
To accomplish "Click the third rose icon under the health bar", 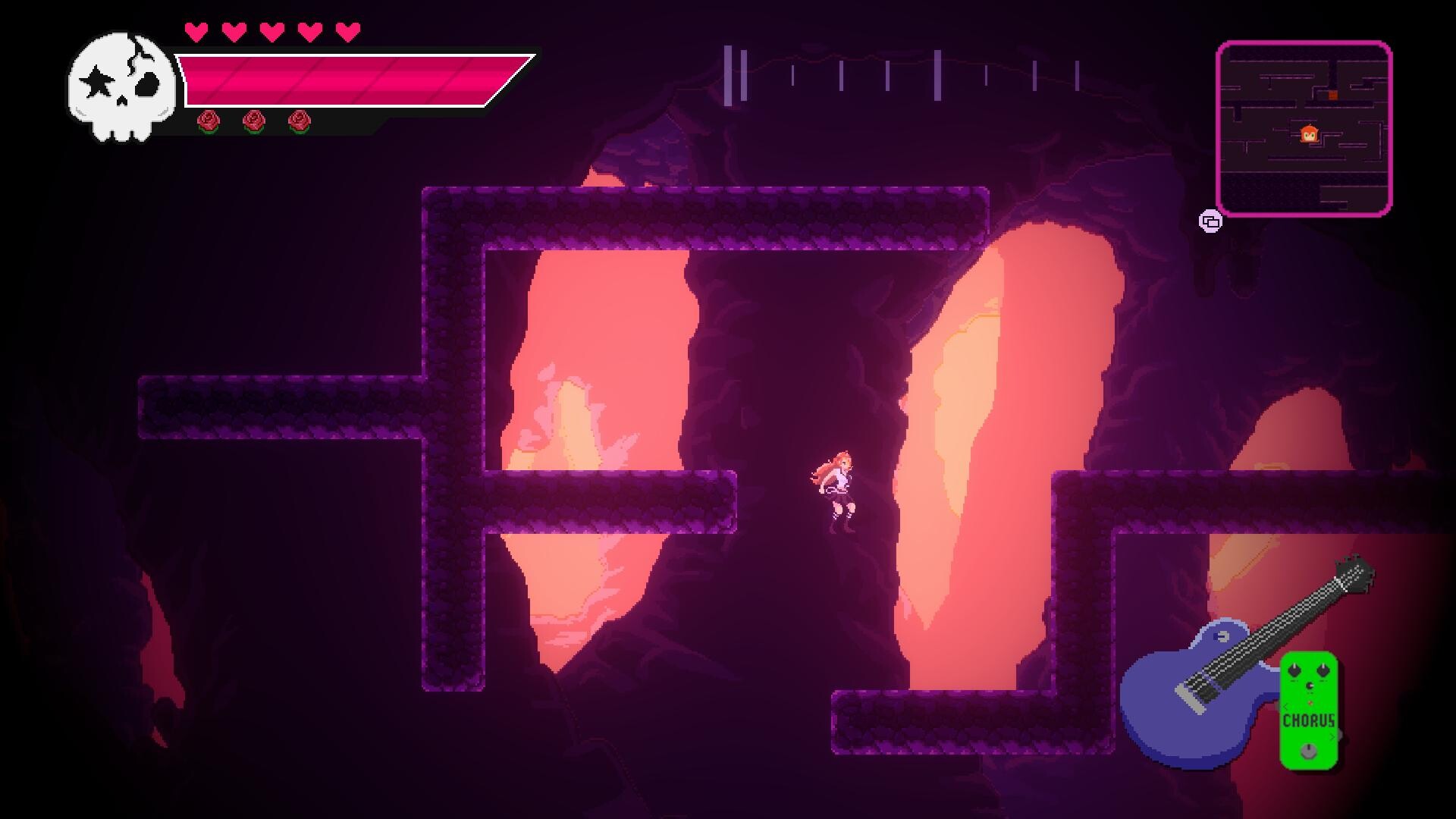I will click(x=297, y=121).
